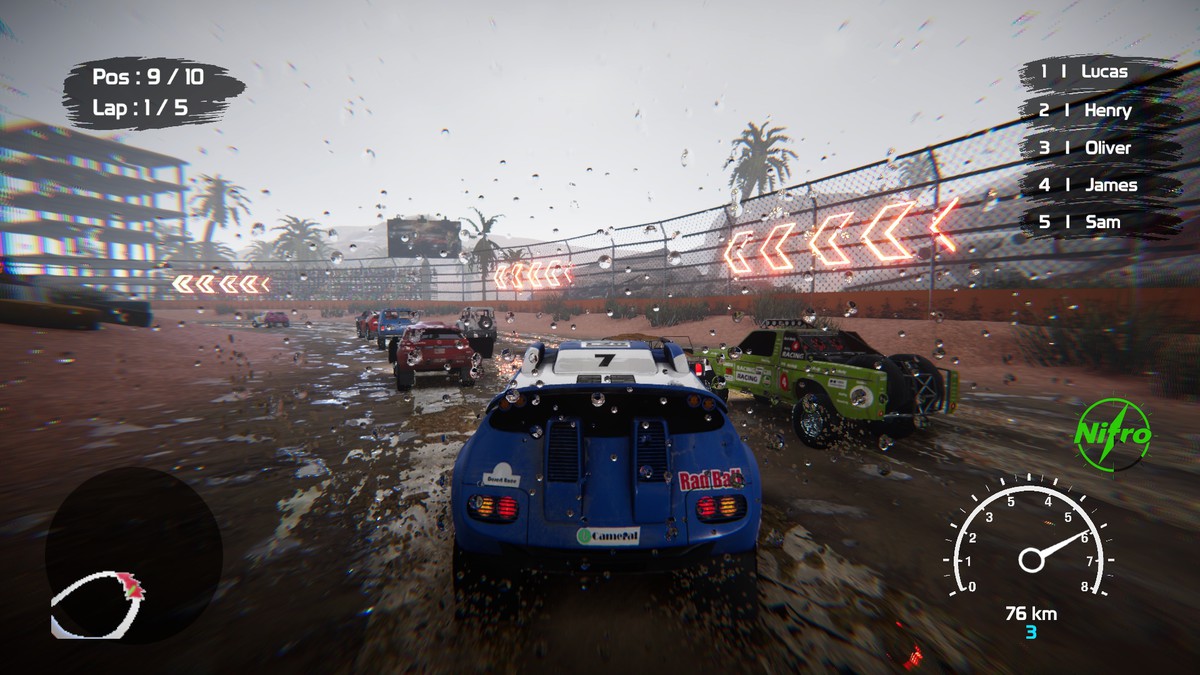1200x675 pixels.
Task: Click James's fourth place row
Action: [x=1095, y=185]
